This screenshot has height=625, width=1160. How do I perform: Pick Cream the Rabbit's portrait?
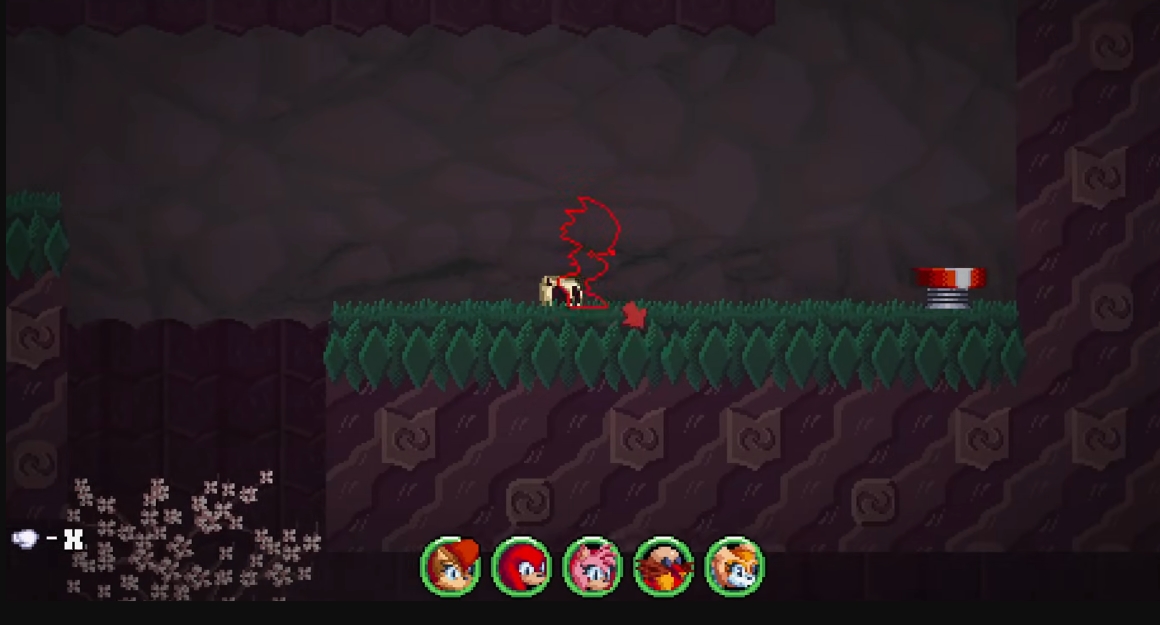coord(734,566)
